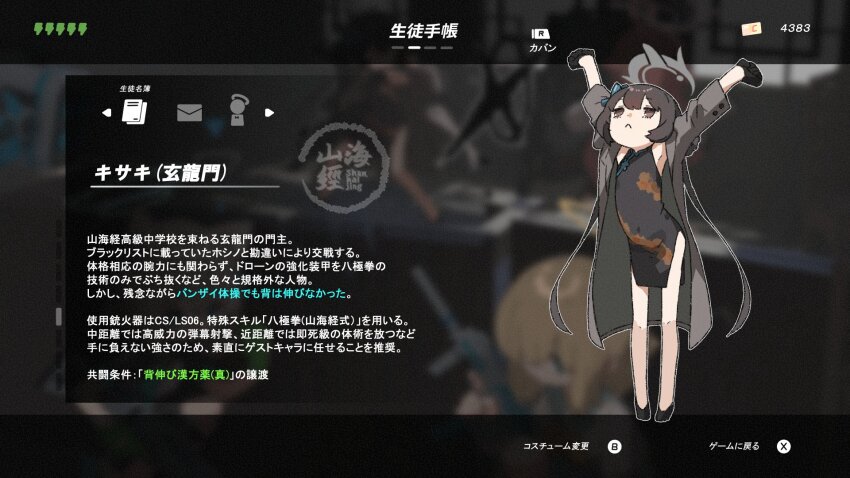Screen dimensions: 850x478
Task: Open the カバン bag page
Action: click(541, 38)
